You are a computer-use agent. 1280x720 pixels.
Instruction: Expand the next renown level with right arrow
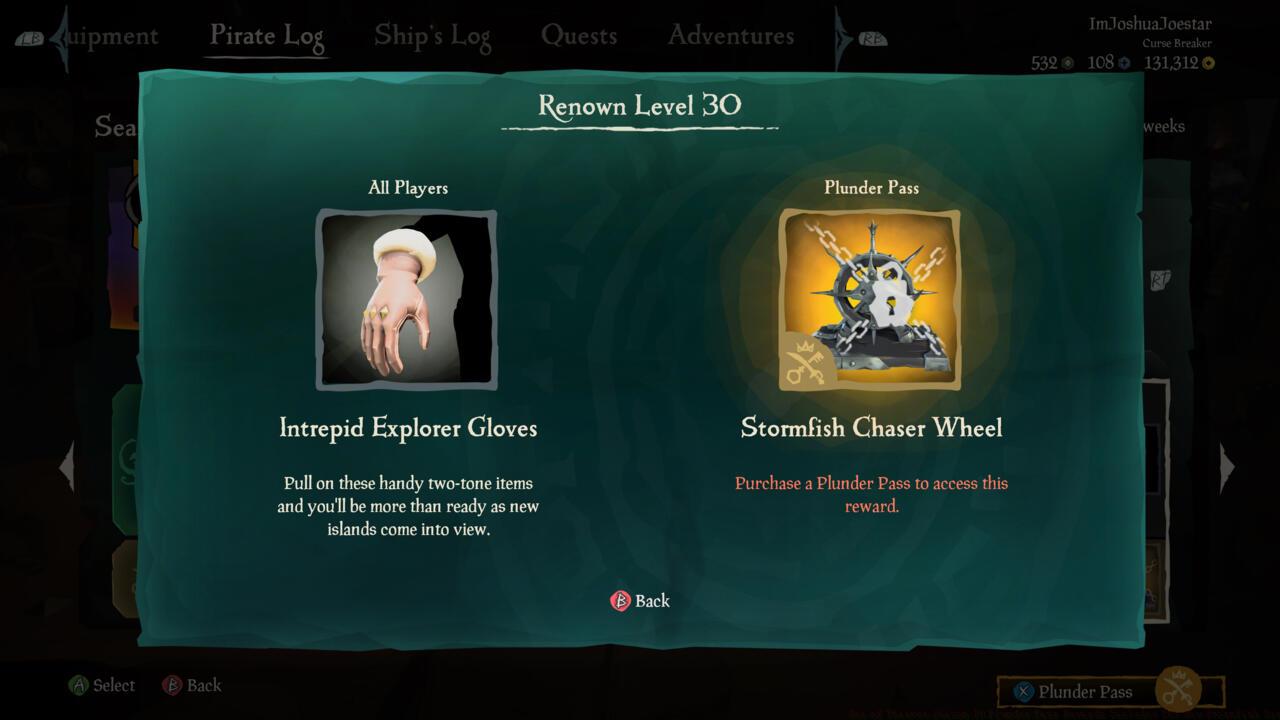click(x=1228, y=465)
